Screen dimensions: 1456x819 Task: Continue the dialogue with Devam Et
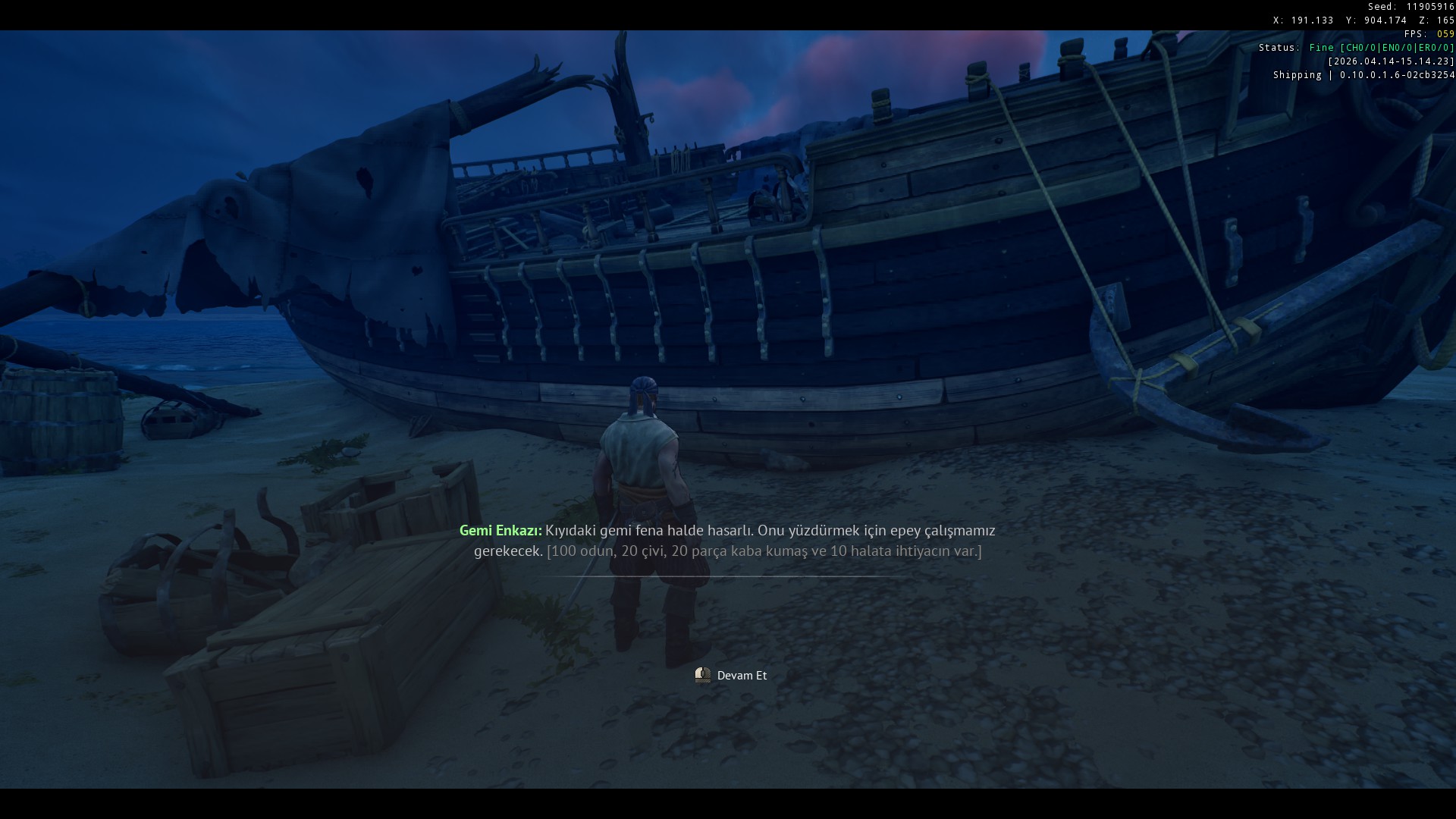[733, 675]
